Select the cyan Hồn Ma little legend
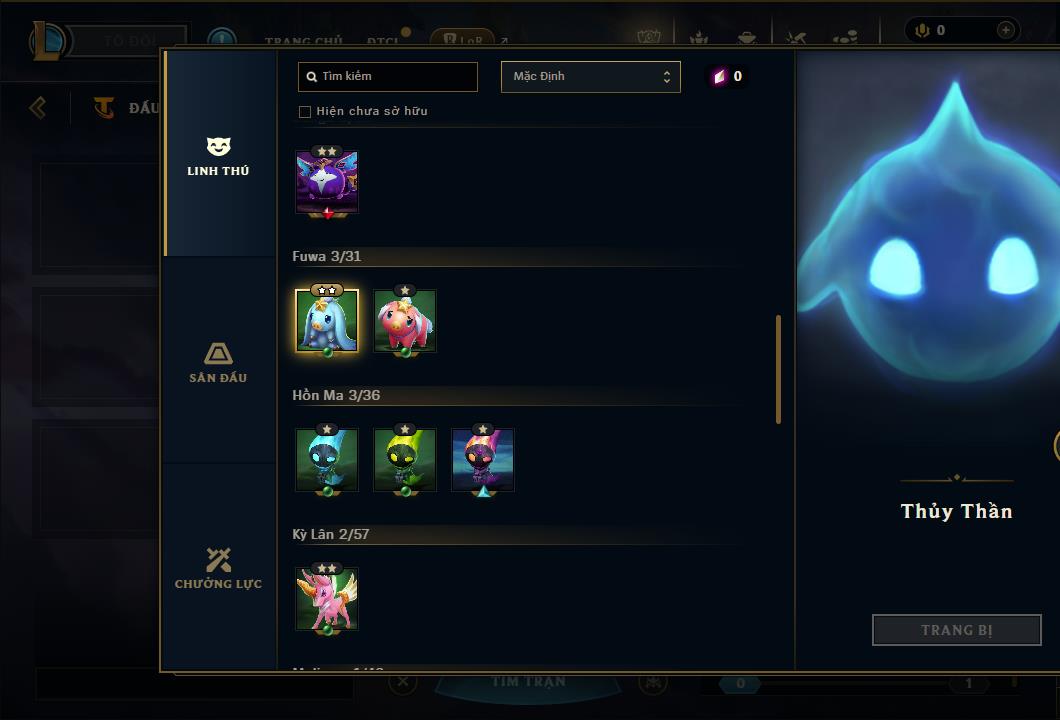The height and width of the screenshot is (720, 1060). click(327, 459)
